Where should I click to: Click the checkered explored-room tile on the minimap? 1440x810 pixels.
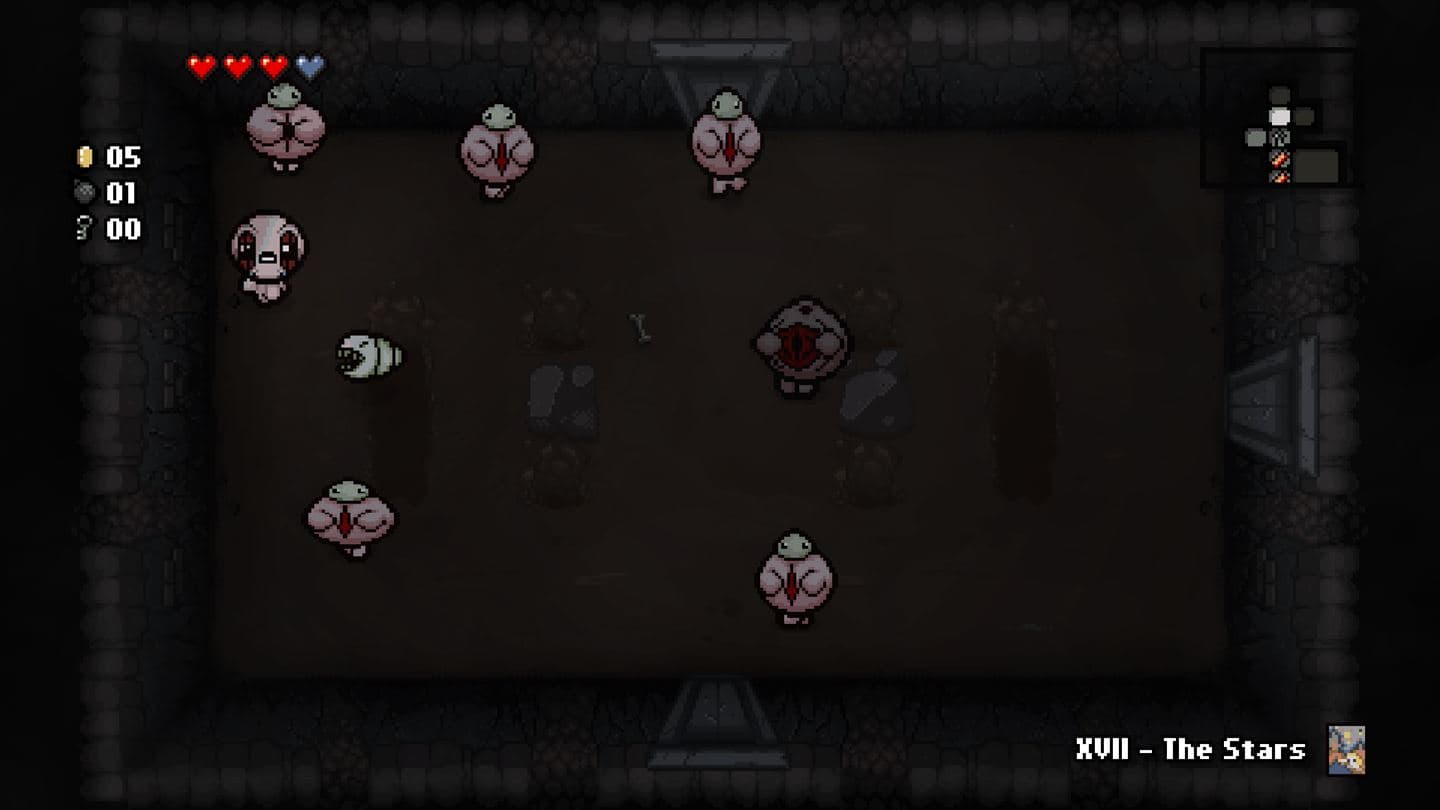pos(1280,137)
